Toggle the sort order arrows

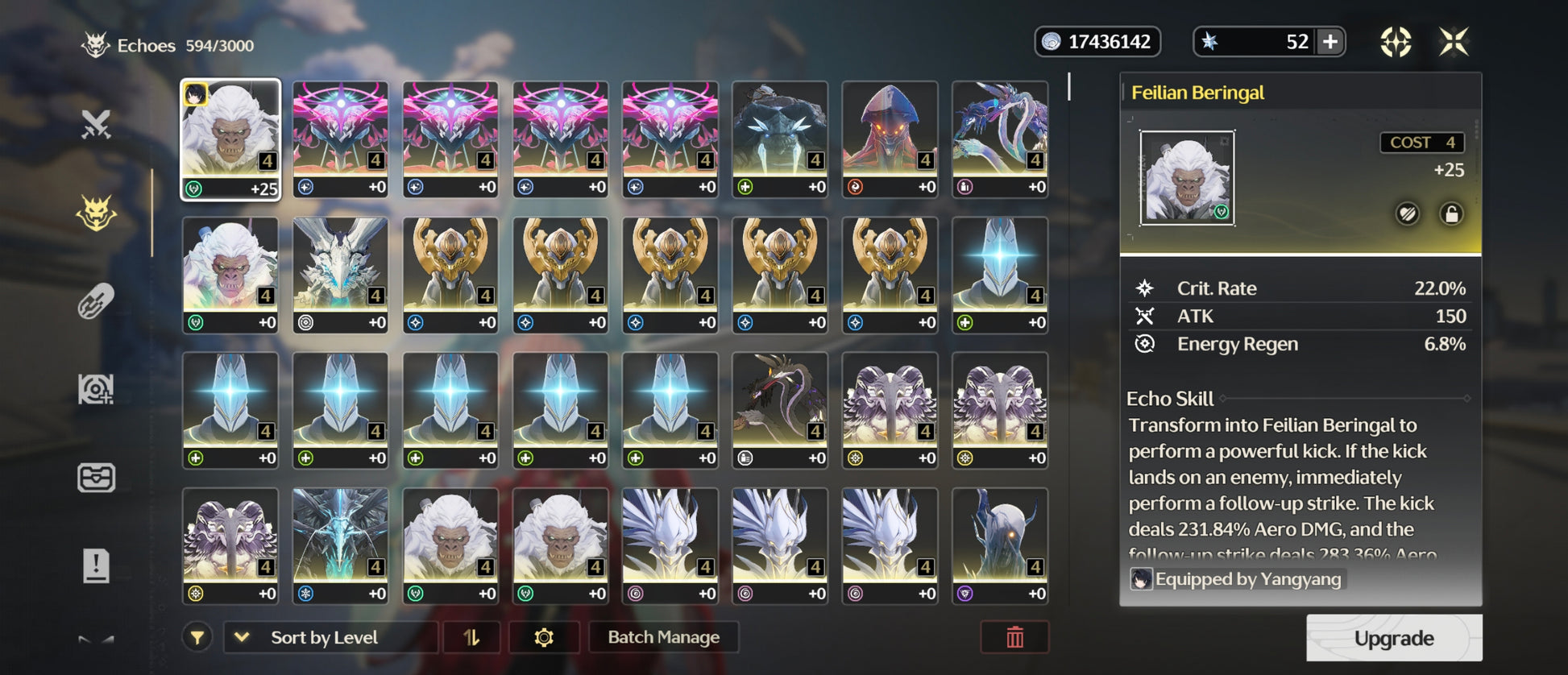[471, 637]
